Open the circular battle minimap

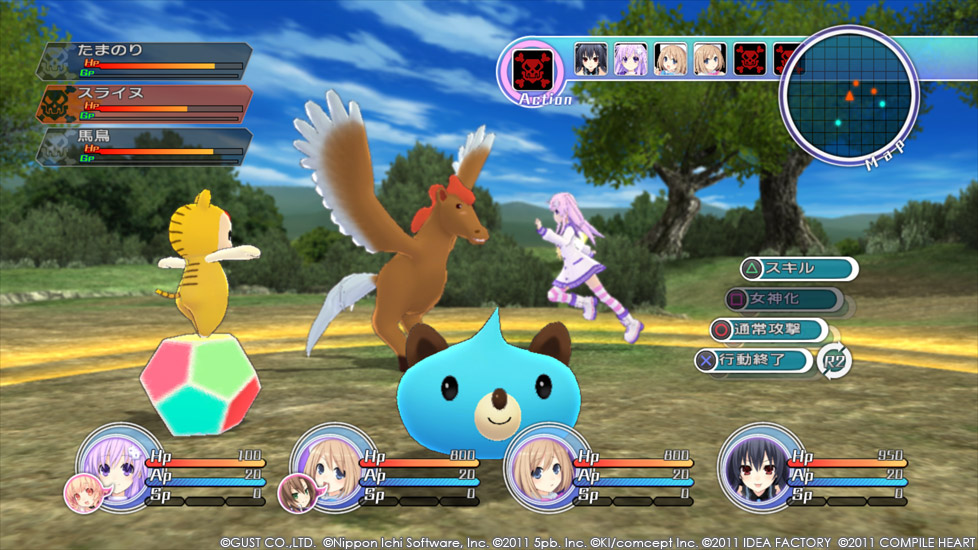[849, 96]
